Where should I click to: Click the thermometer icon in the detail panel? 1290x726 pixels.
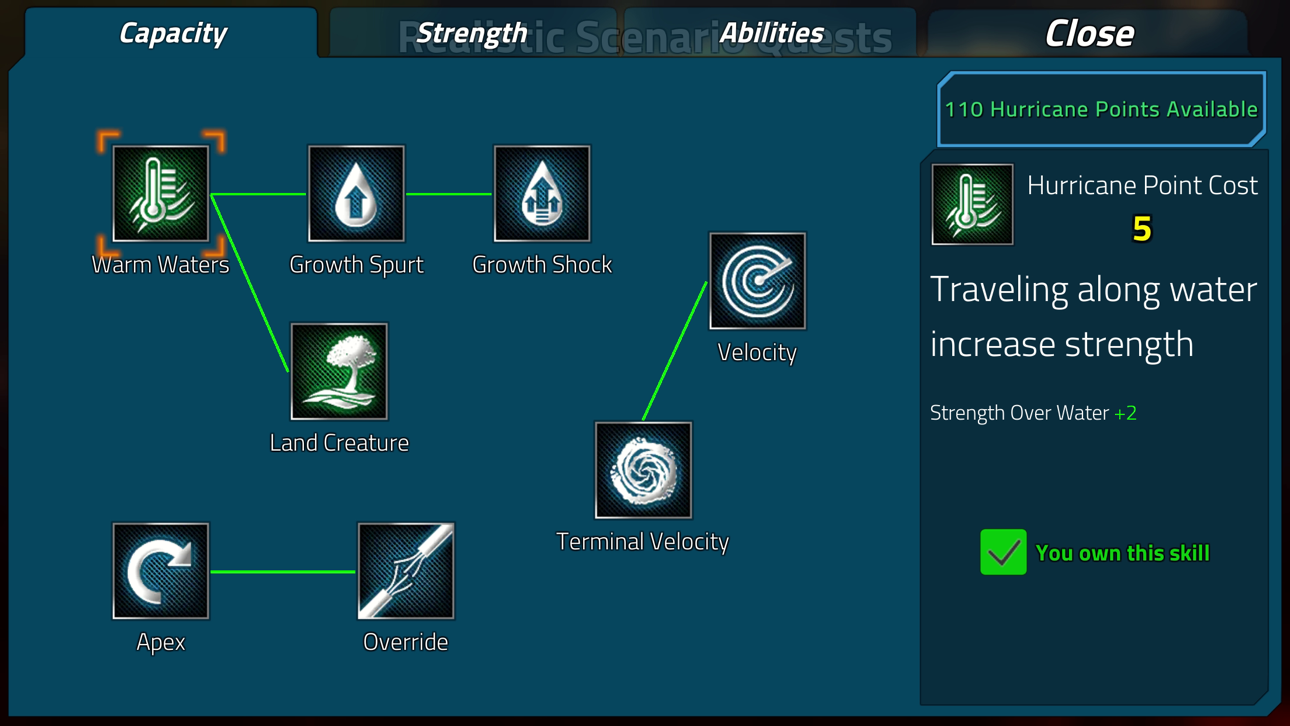(x=971, y=204)
